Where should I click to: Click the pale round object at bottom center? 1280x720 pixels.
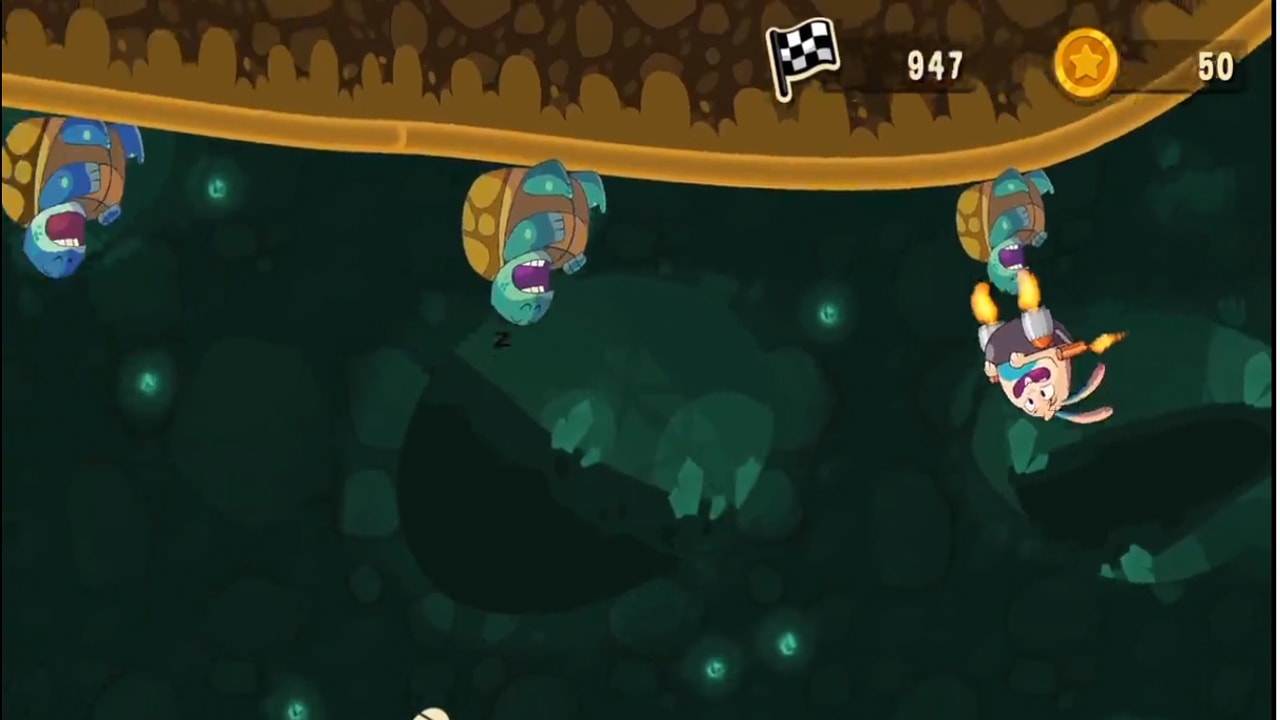coord(430,715)
